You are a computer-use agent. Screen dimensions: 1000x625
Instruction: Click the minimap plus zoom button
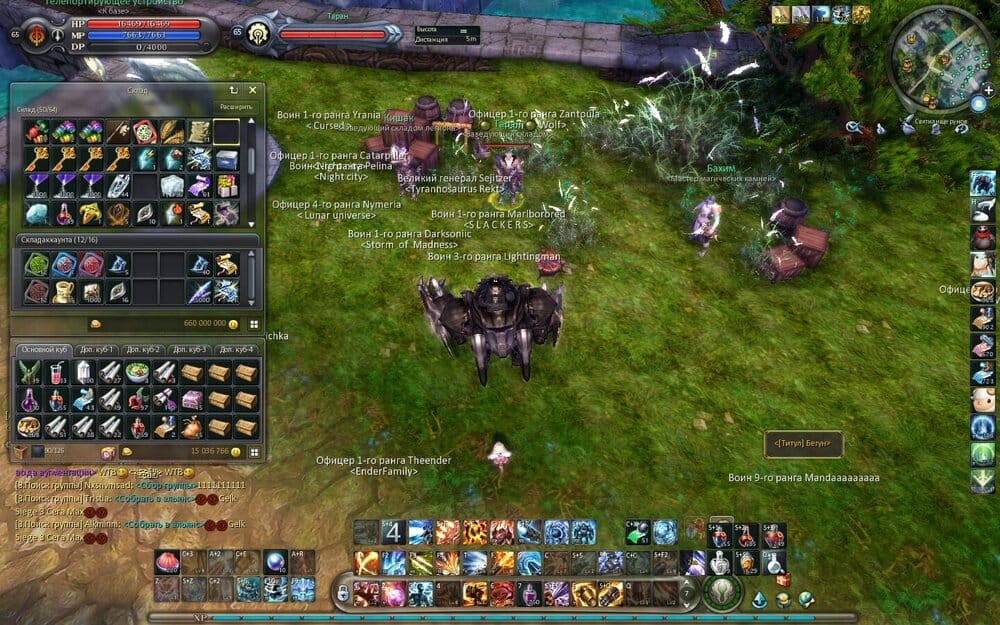tap(988, 90)
